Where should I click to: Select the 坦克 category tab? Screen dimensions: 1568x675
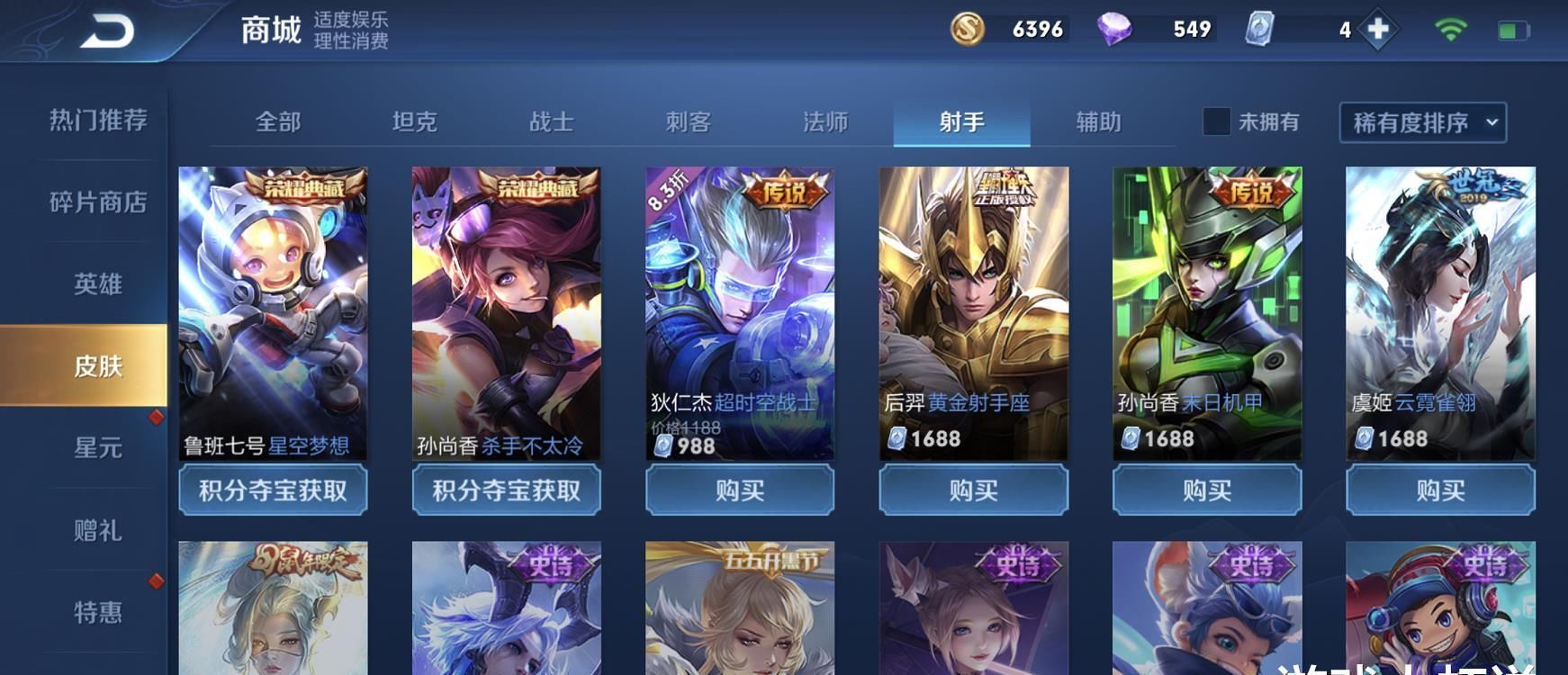coord(414,122)
